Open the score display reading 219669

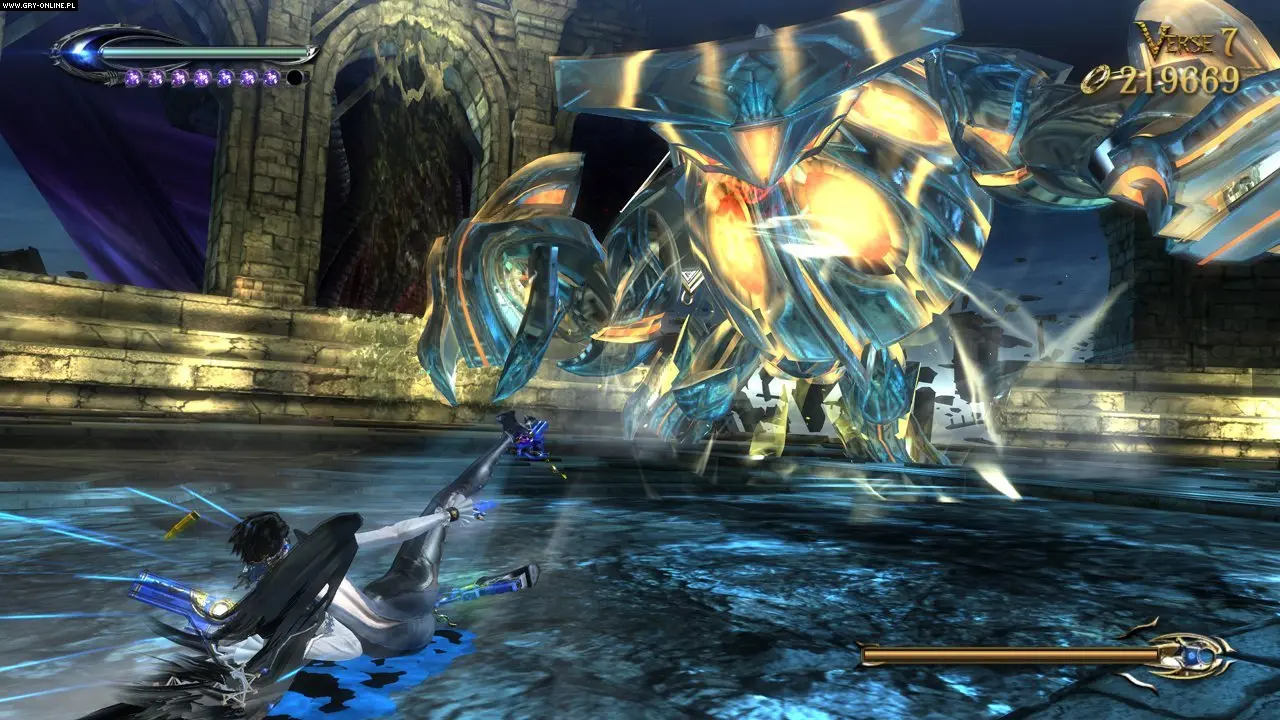click(1180, 82)
